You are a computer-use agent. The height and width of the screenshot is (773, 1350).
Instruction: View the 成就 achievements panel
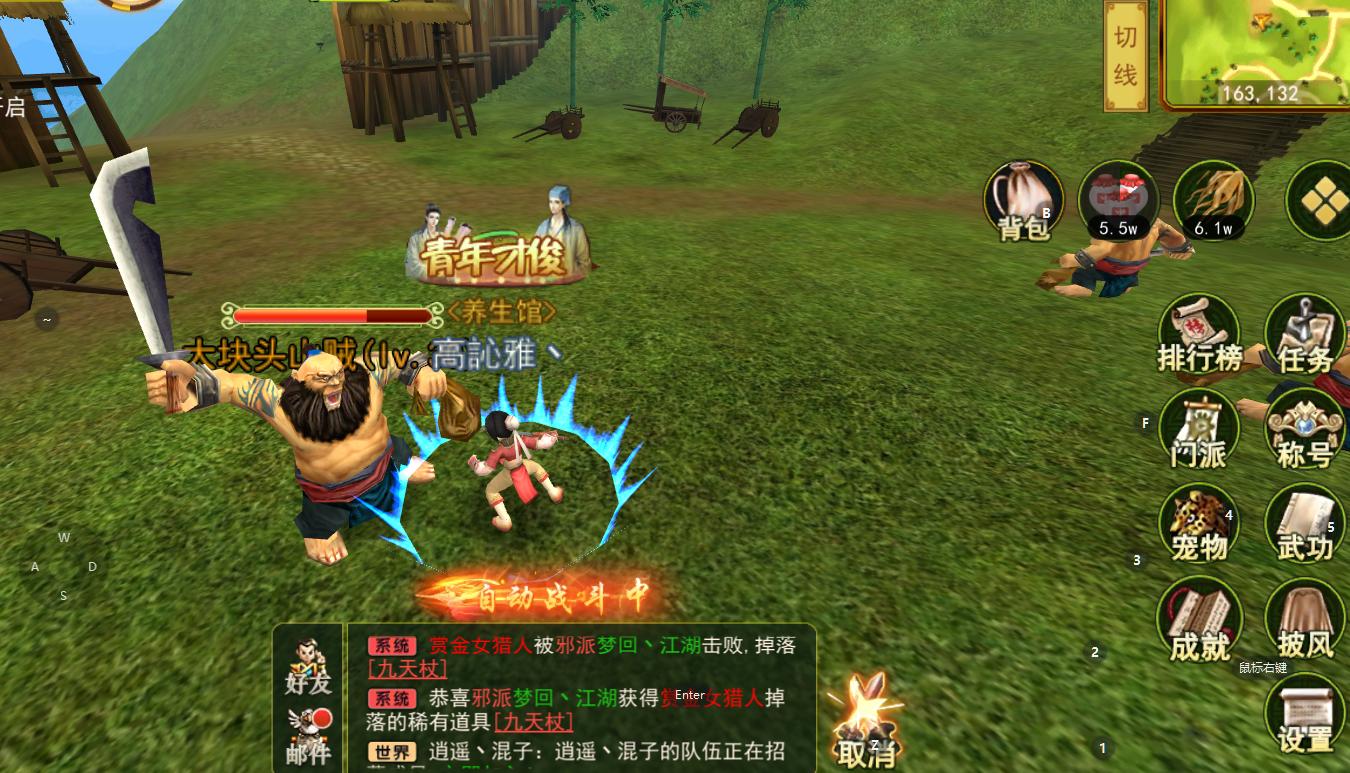click(1199, 618)
